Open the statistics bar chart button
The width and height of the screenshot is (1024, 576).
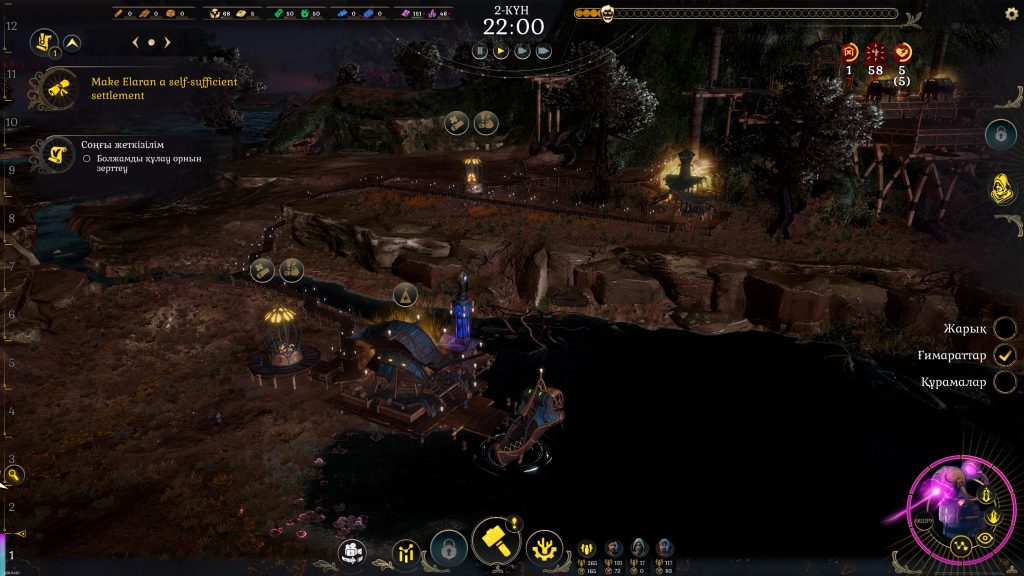click(x=407, y=551)
